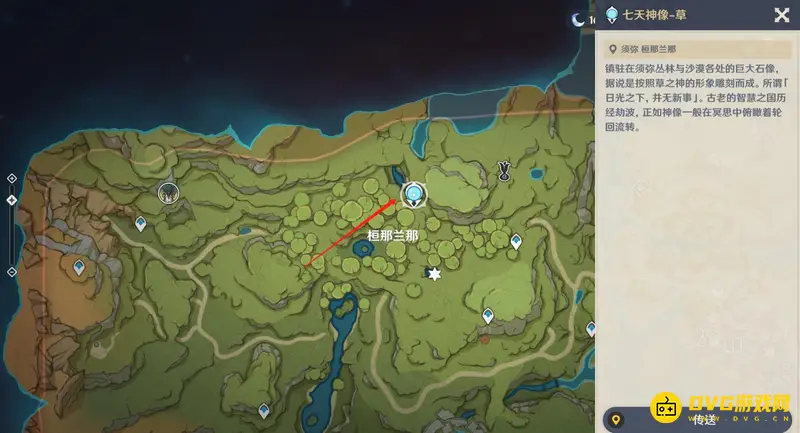Select the white six-pointed star marker

click(x=434, y=274)
